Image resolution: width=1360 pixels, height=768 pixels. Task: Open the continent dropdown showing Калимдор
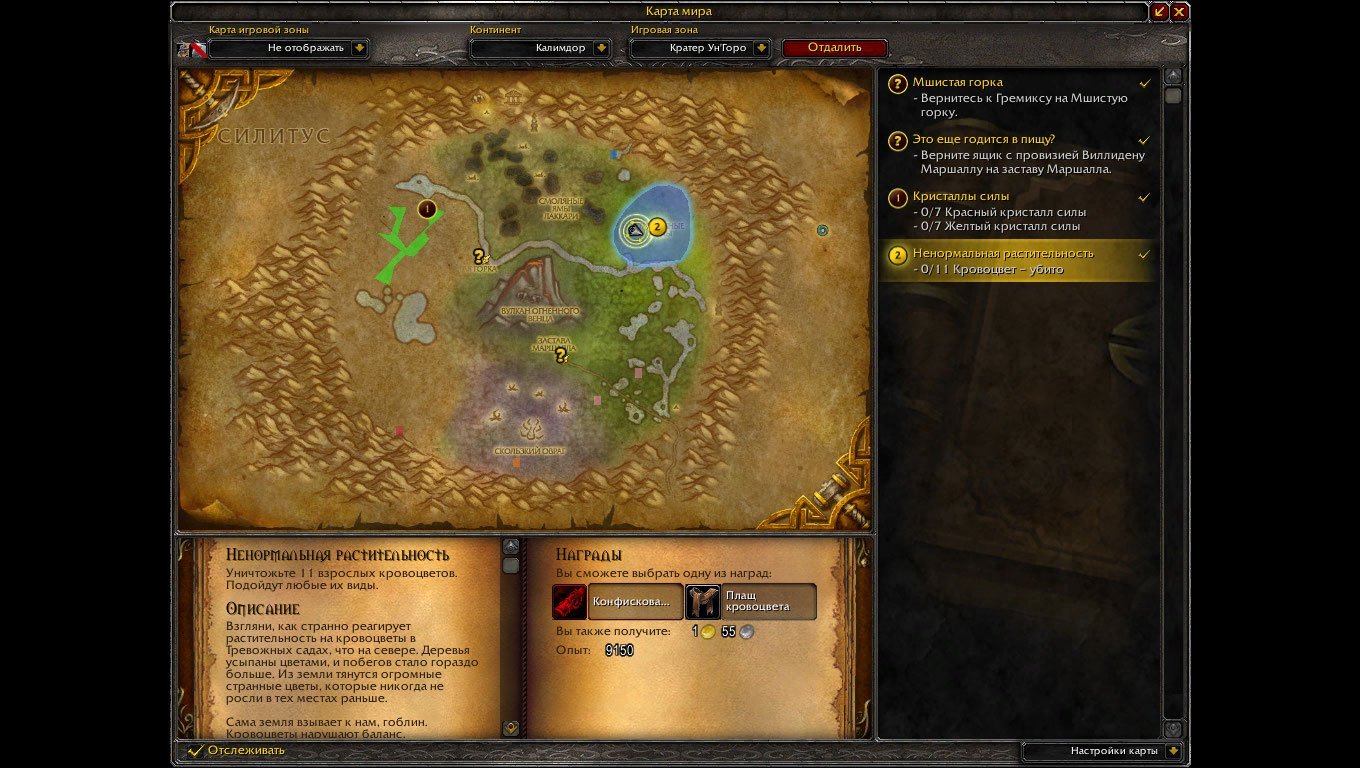(601, 47)
